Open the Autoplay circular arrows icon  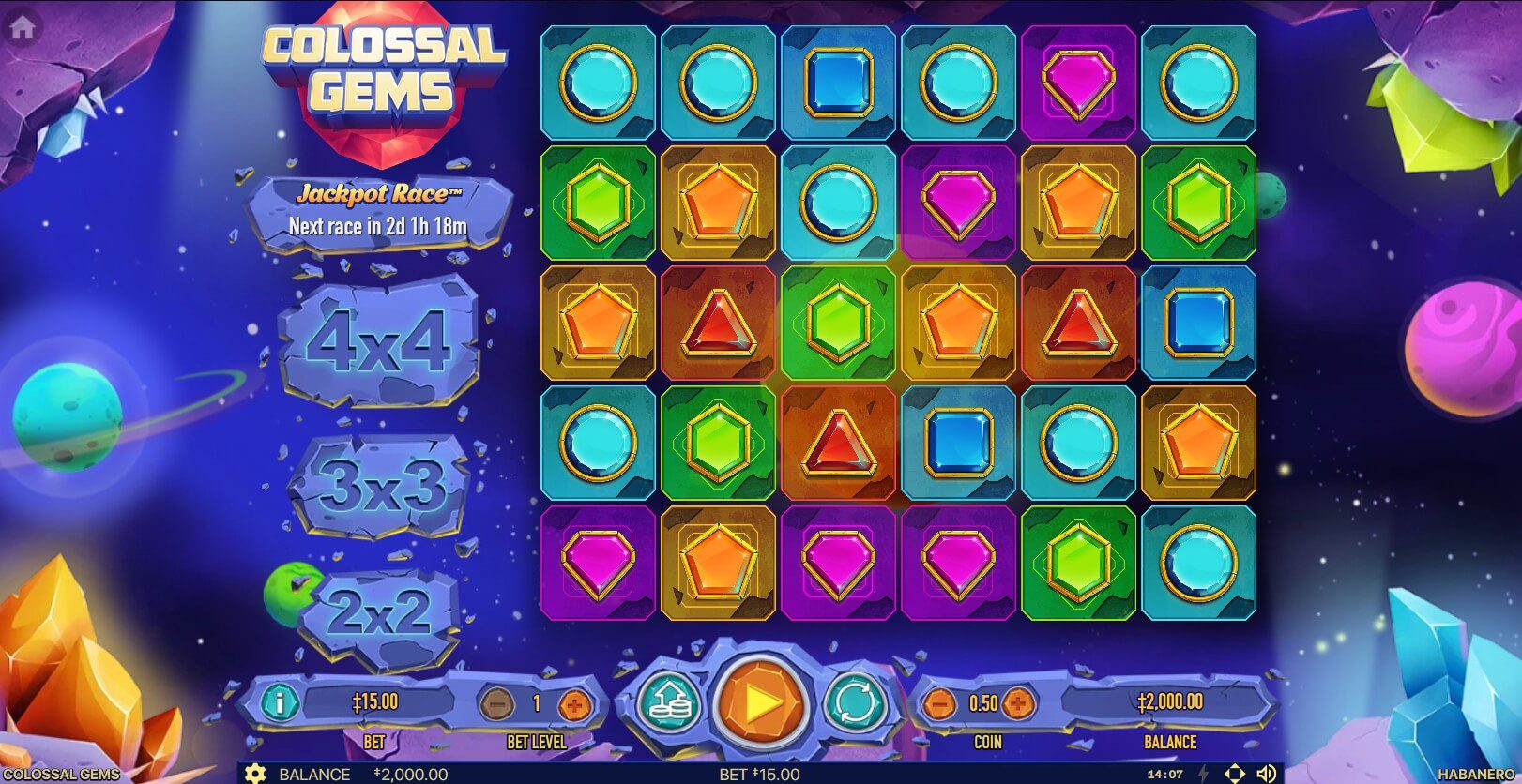(852, 701)
